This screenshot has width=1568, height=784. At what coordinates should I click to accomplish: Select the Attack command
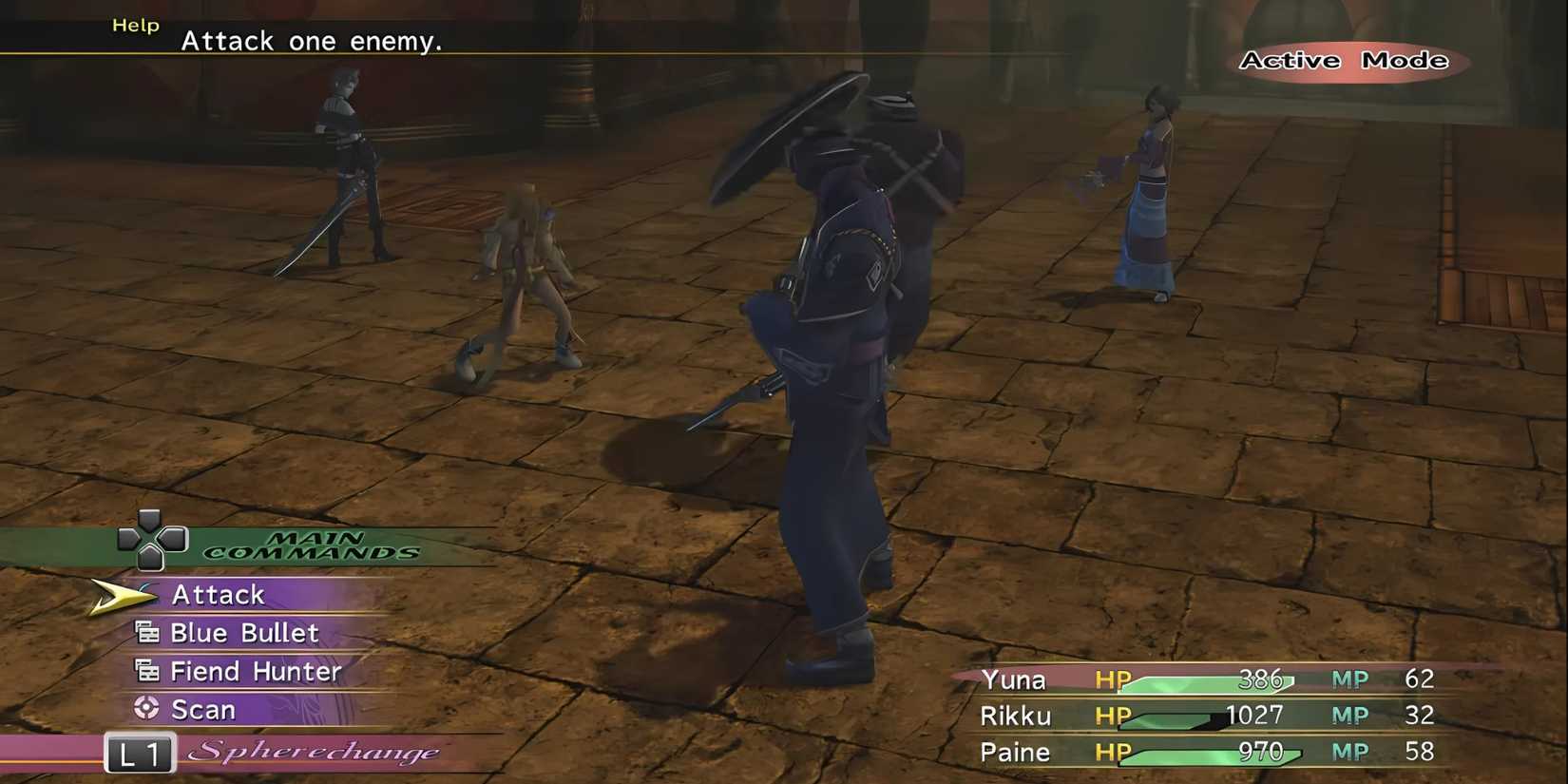(x=218, y=594)
